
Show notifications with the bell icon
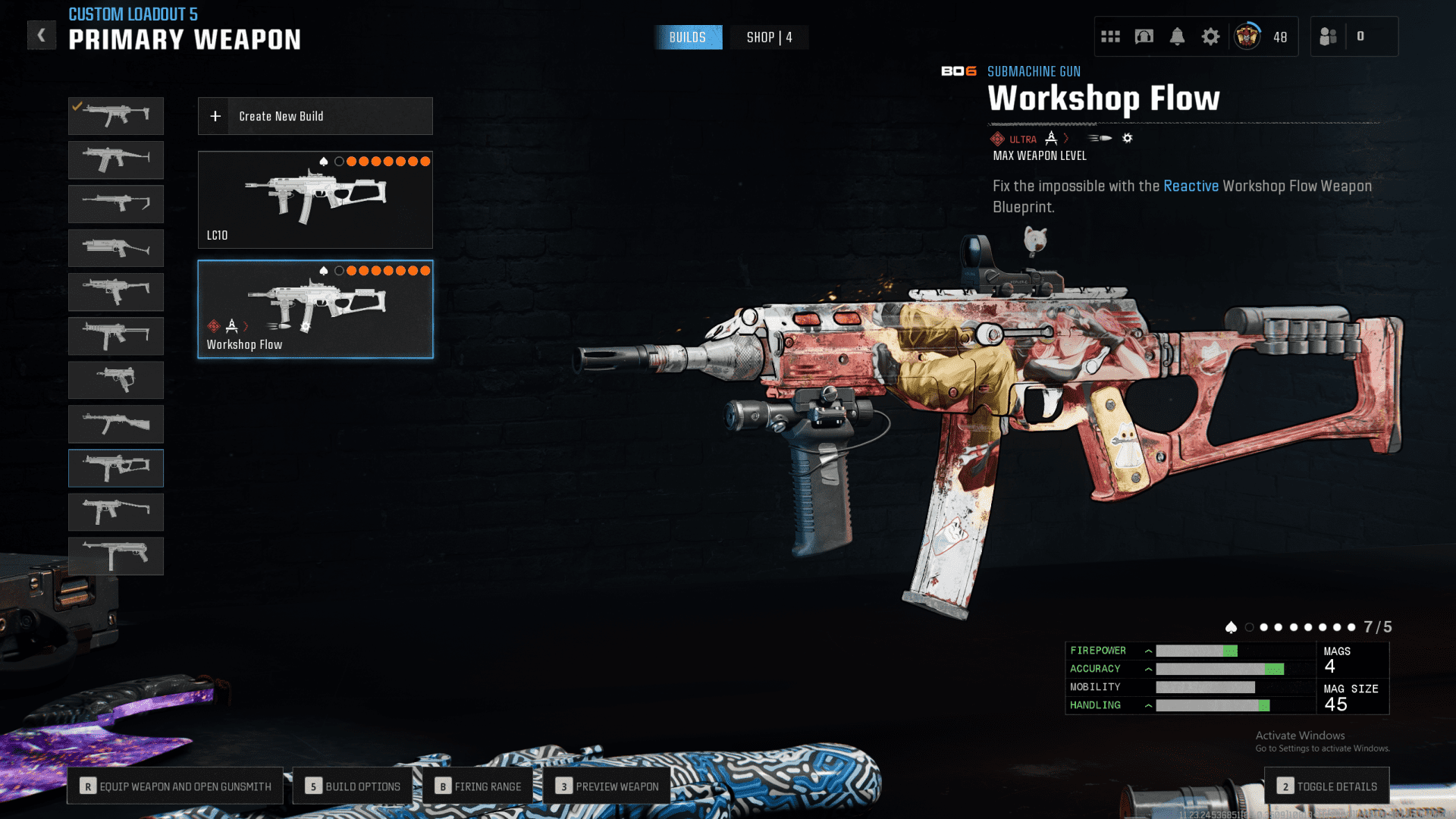click(x=1177, y=36)
